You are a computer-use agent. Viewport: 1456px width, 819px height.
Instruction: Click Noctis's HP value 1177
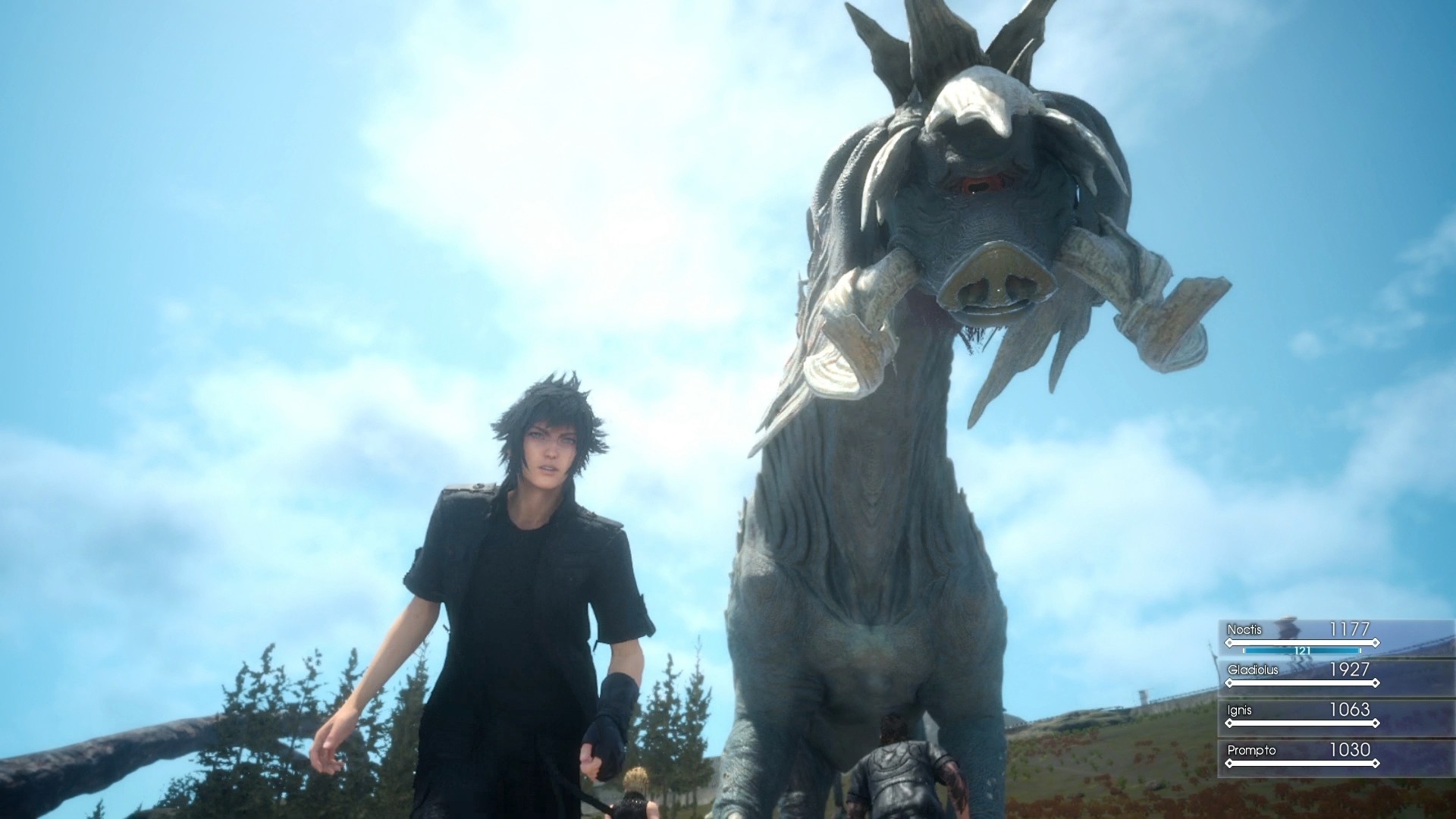click(x=1349, y=629)
